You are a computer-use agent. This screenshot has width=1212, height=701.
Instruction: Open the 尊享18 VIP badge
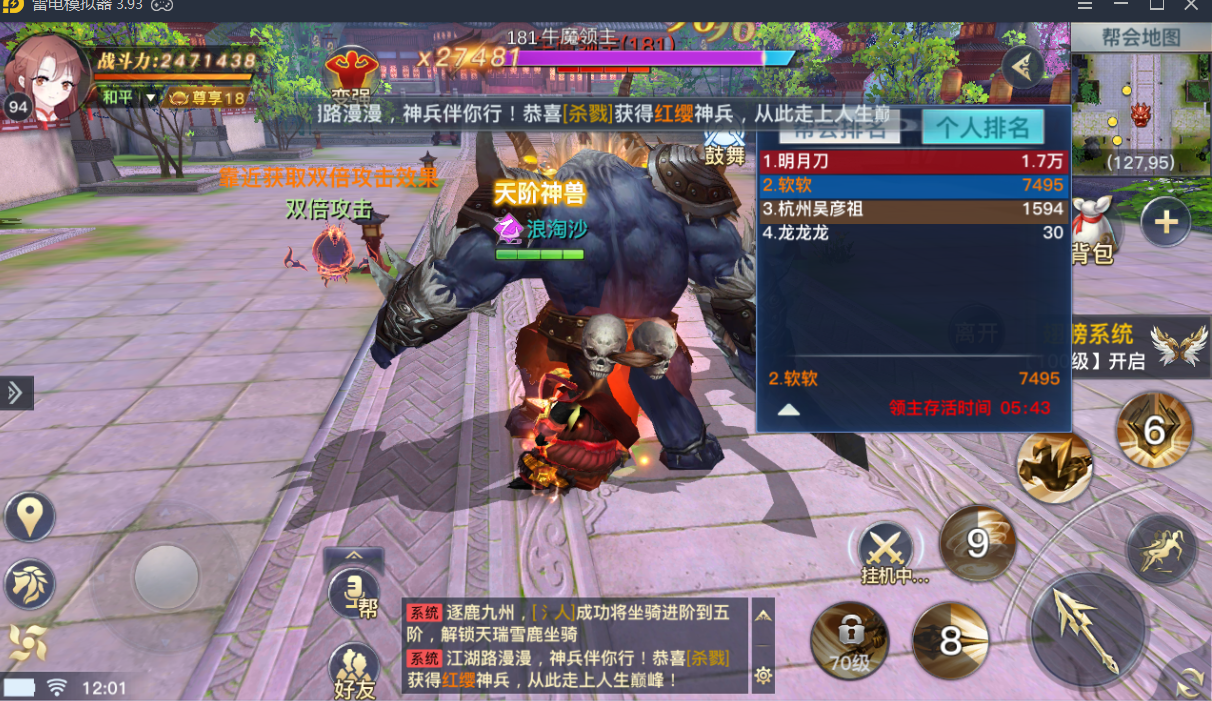pyautogui.click(x=207, y=97)
